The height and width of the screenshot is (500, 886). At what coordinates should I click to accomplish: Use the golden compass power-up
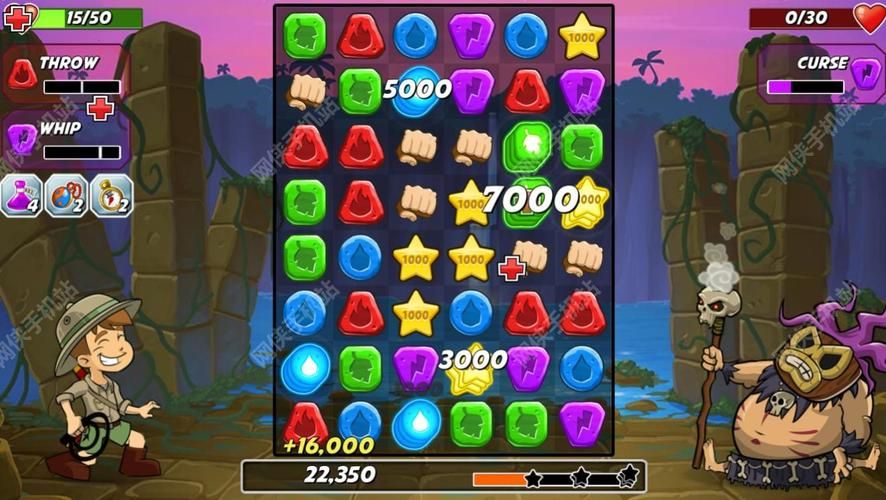(111, 195)
